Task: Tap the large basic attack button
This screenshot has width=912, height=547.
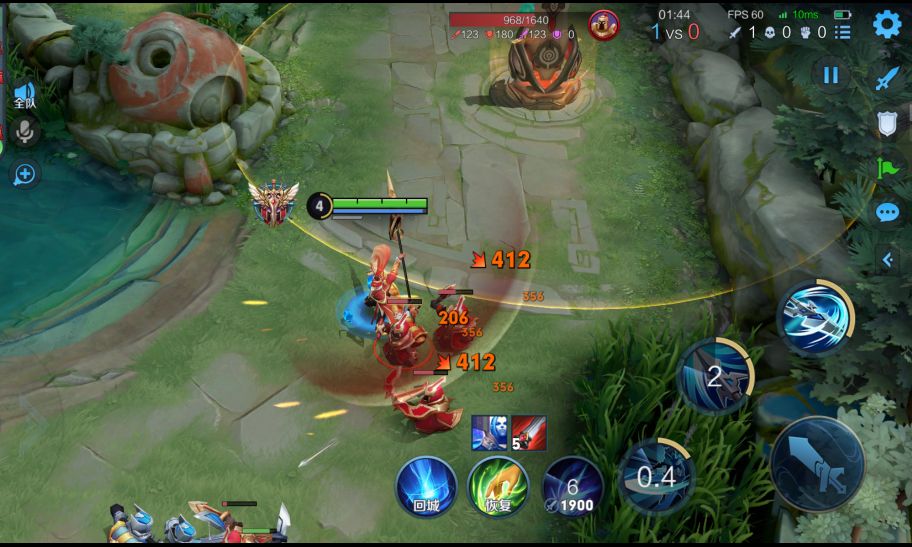Action: (816, 465)
